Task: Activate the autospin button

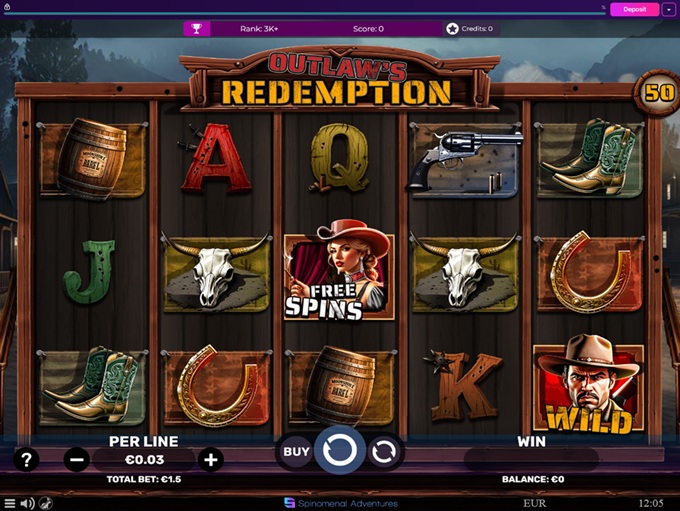Action: (385, 452)
